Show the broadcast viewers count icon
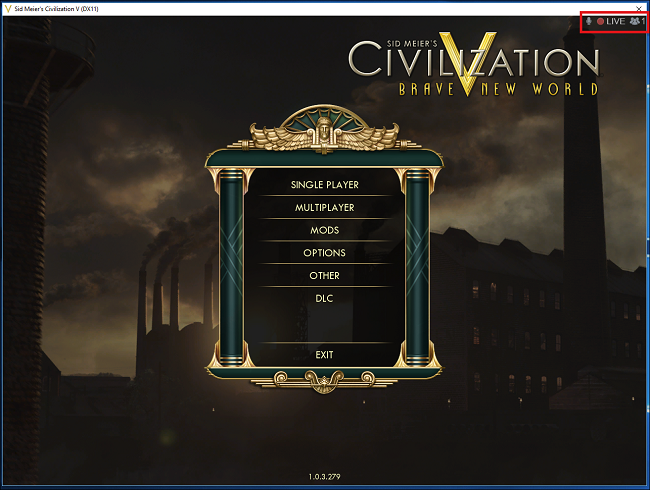 point(634,21)
